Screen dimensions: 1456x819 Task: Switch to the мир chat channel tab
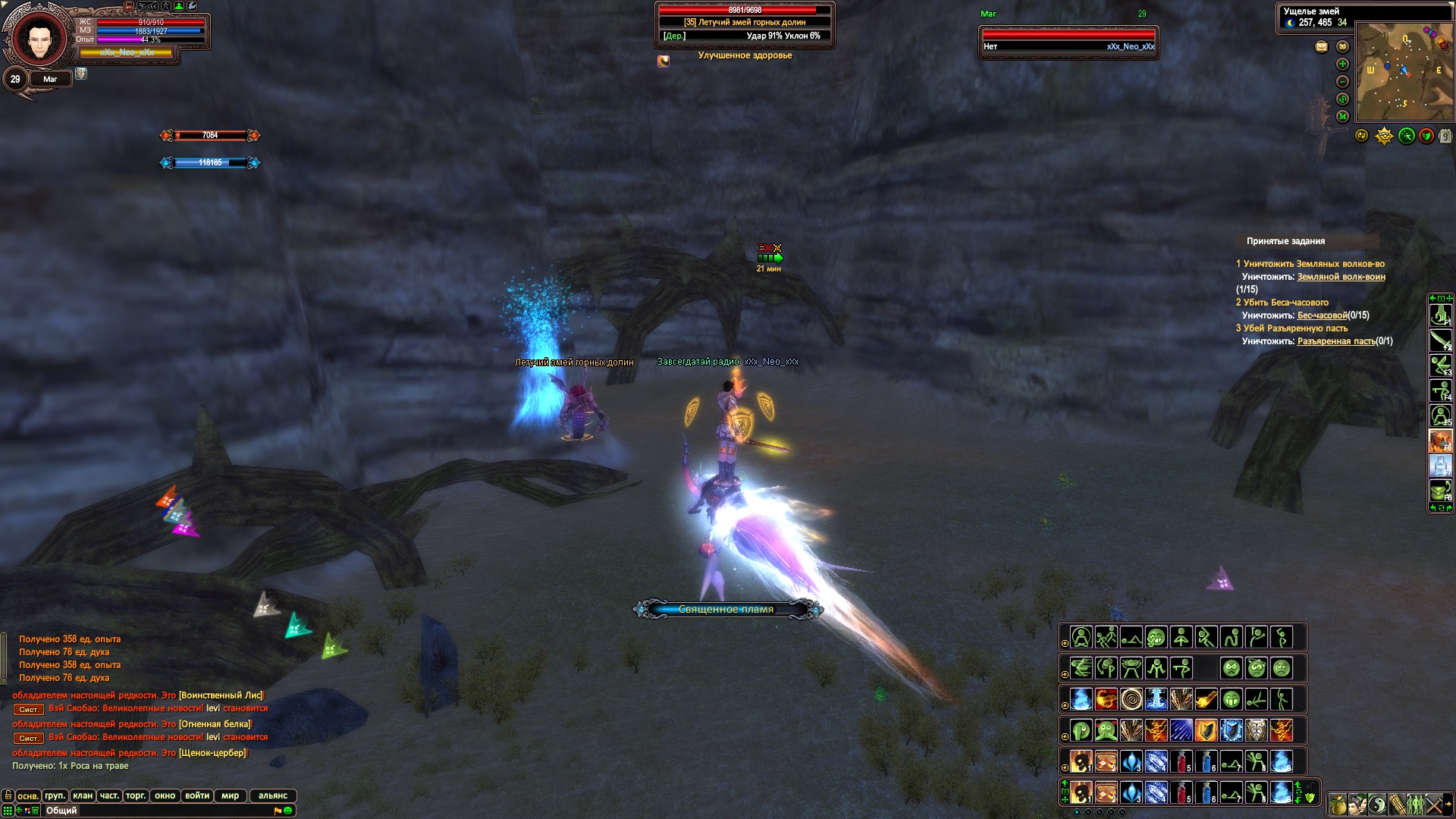[231, 795]
